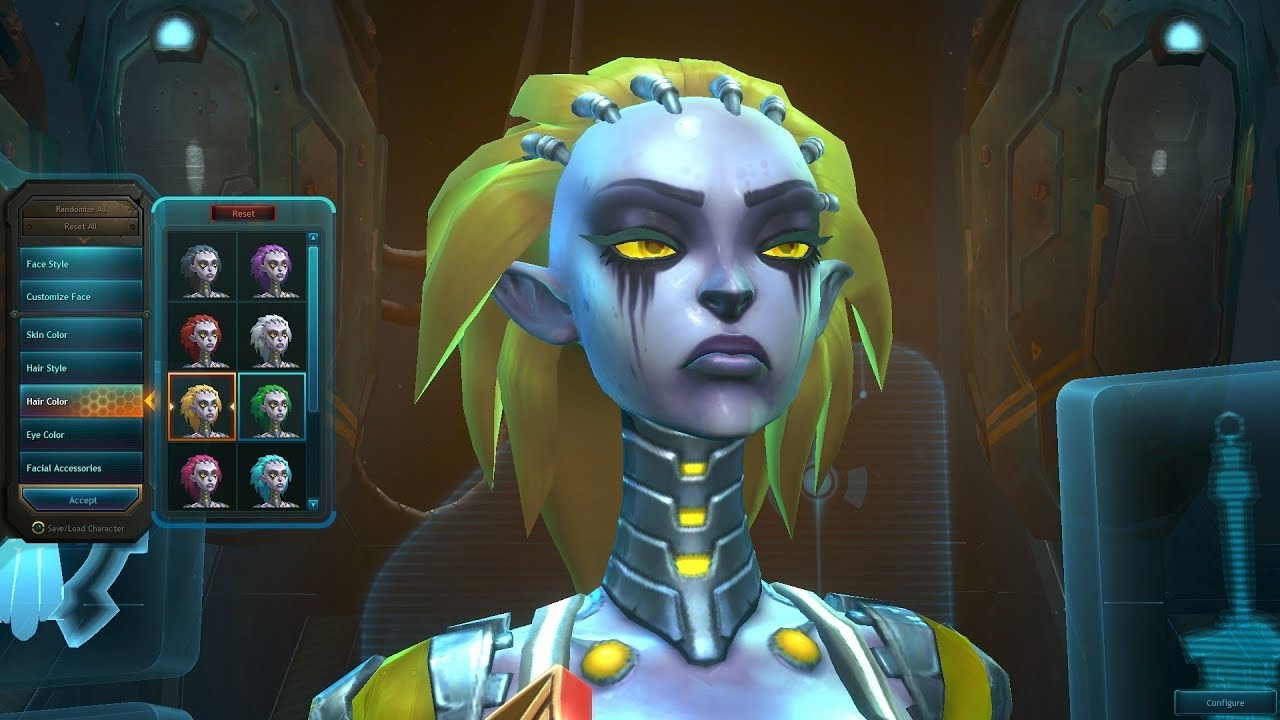Choose the Customize Face entry
The width and height of the screenshot is (1280, 720).
82,297
